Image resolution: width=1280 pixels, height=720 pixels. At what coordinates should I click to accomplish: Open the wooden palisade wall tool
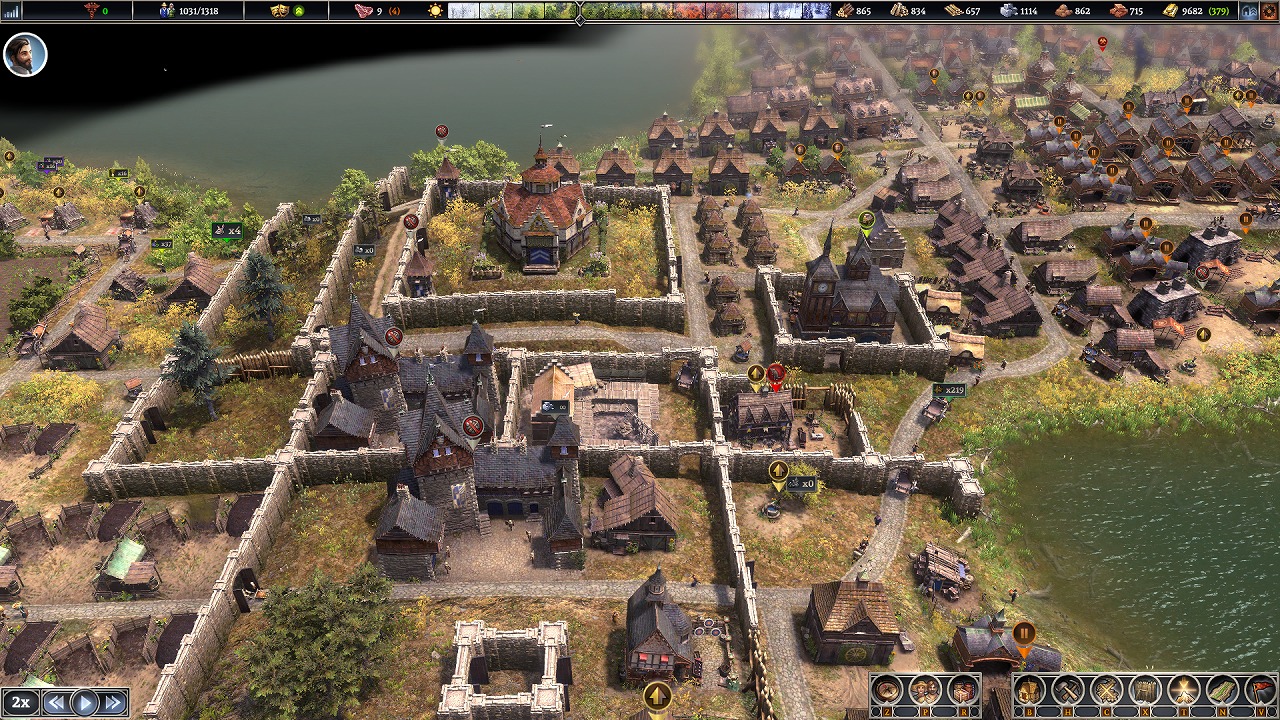(x=1146, y=690)
